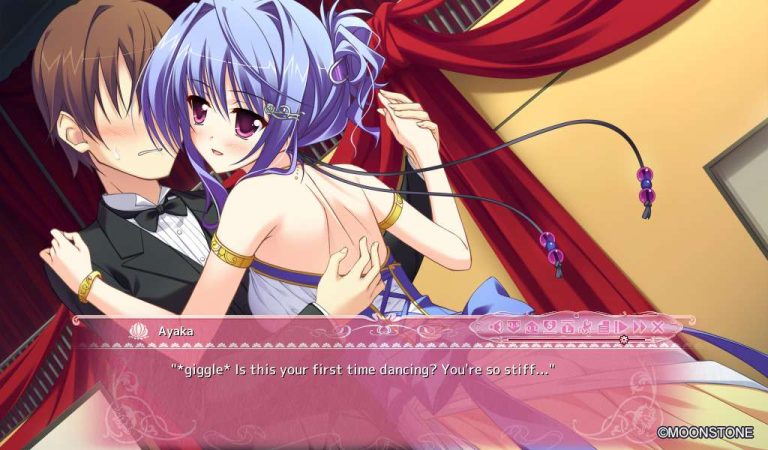
Task: Replay the voice with the speaker icon
Action: [x=497, y=326]
